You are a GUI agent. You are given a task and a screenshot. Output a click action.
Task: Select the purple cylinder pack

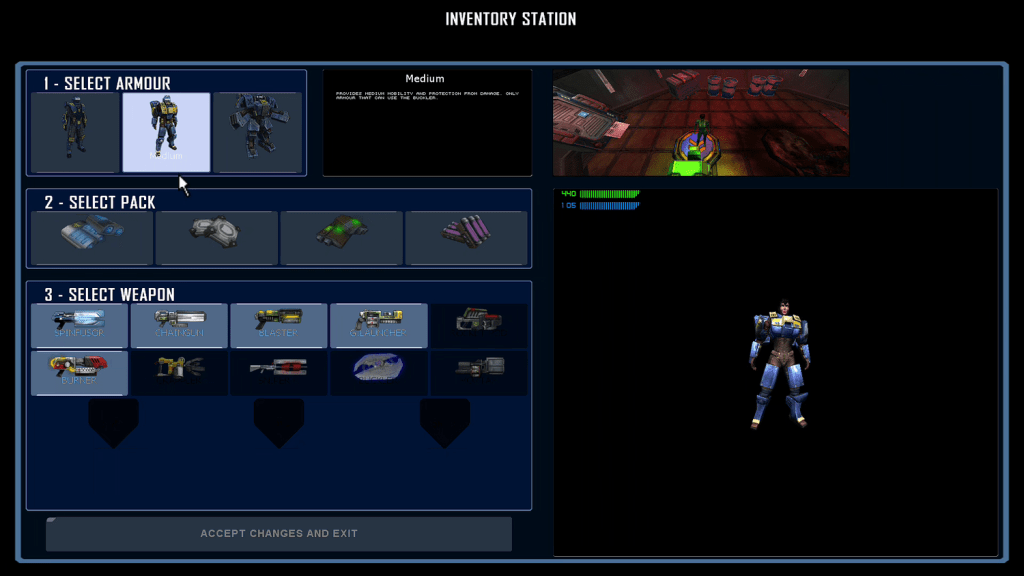tap(466, 238)
